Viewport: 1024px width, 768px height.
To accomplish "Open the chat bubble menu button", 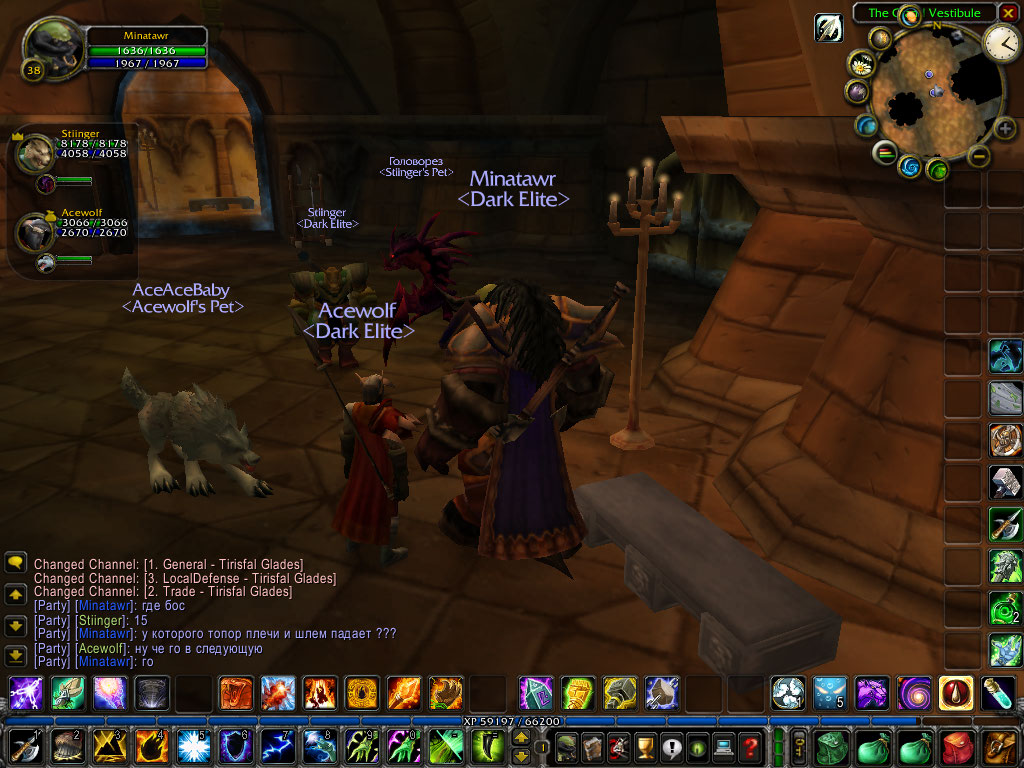I will [x=16, y=563].
